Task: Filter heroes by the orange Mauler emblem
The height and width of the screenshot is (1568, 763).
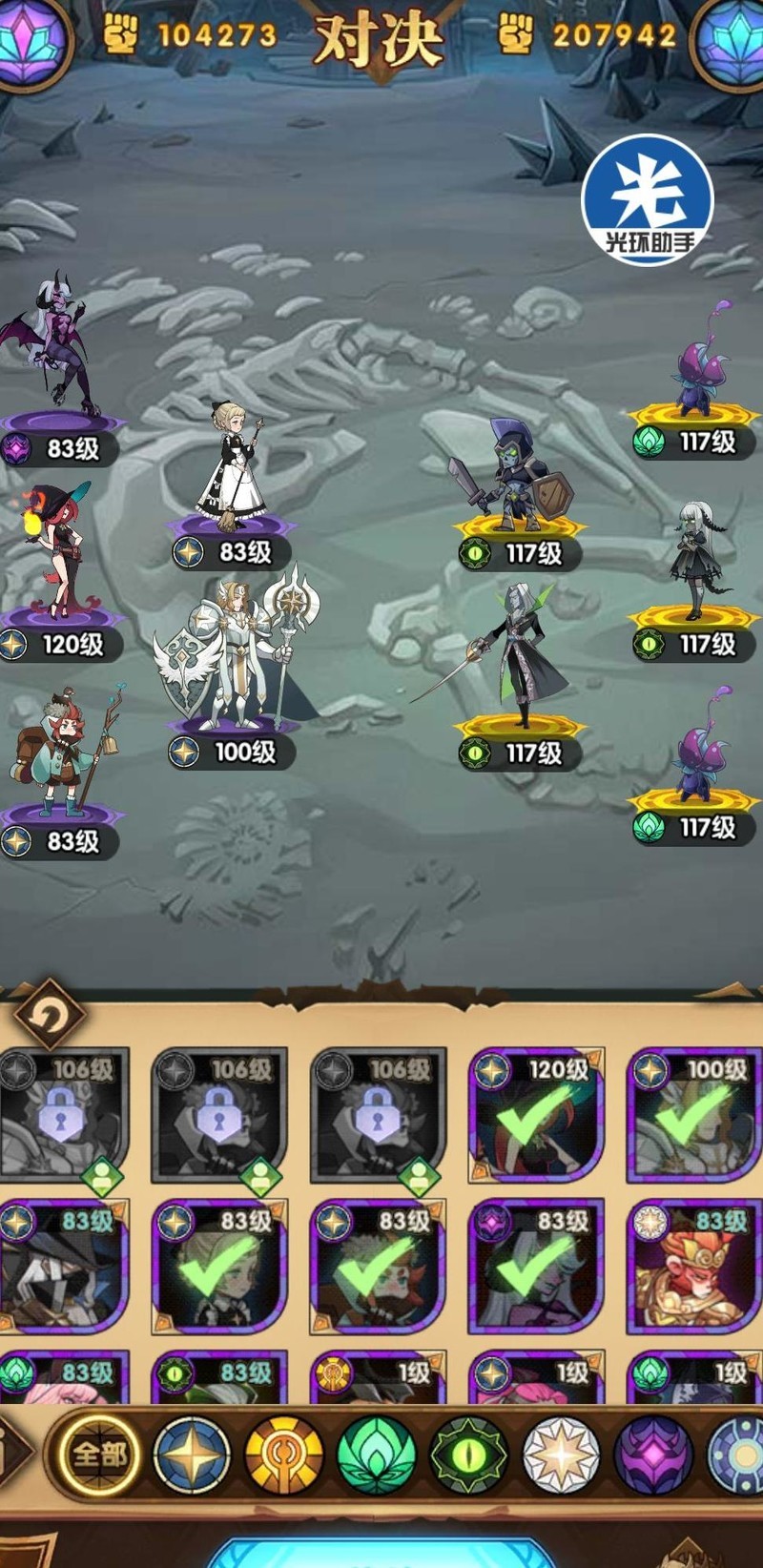Action: (284, 1455)
